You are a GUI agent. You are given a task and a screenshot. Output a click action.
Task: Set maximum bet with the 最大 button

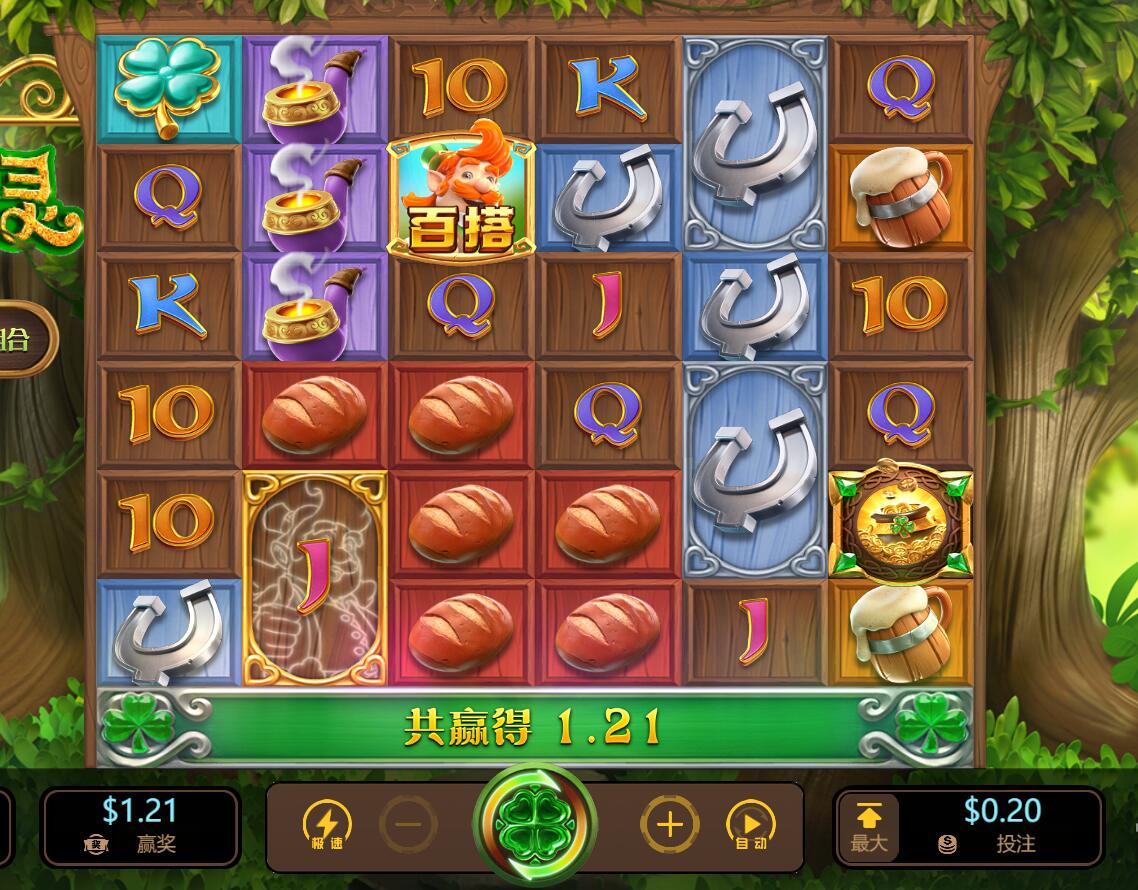(869, 826)
